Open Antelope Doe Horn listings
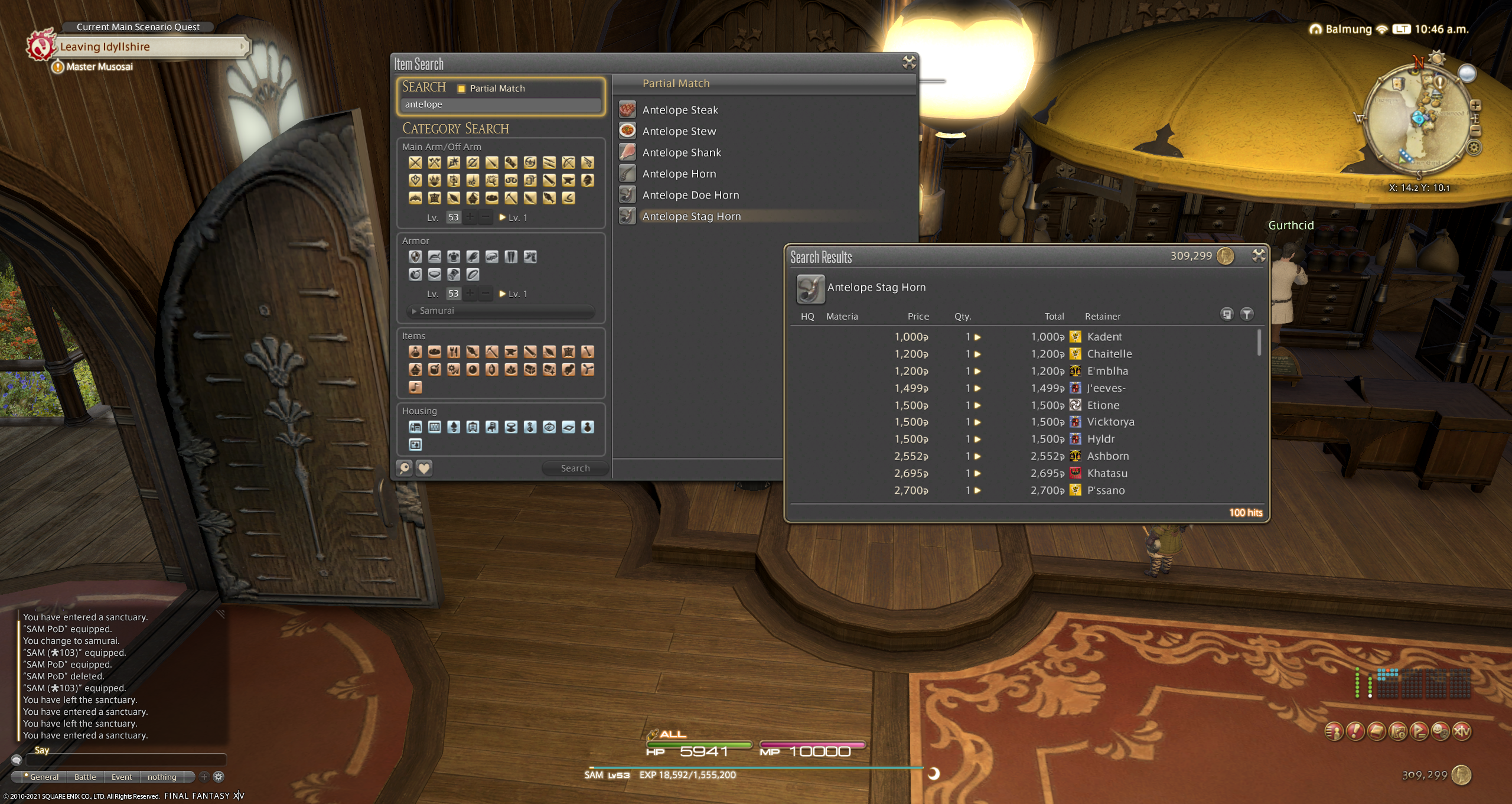The image size is (1512, 804). pyautogui.click(x=690, y=195)
